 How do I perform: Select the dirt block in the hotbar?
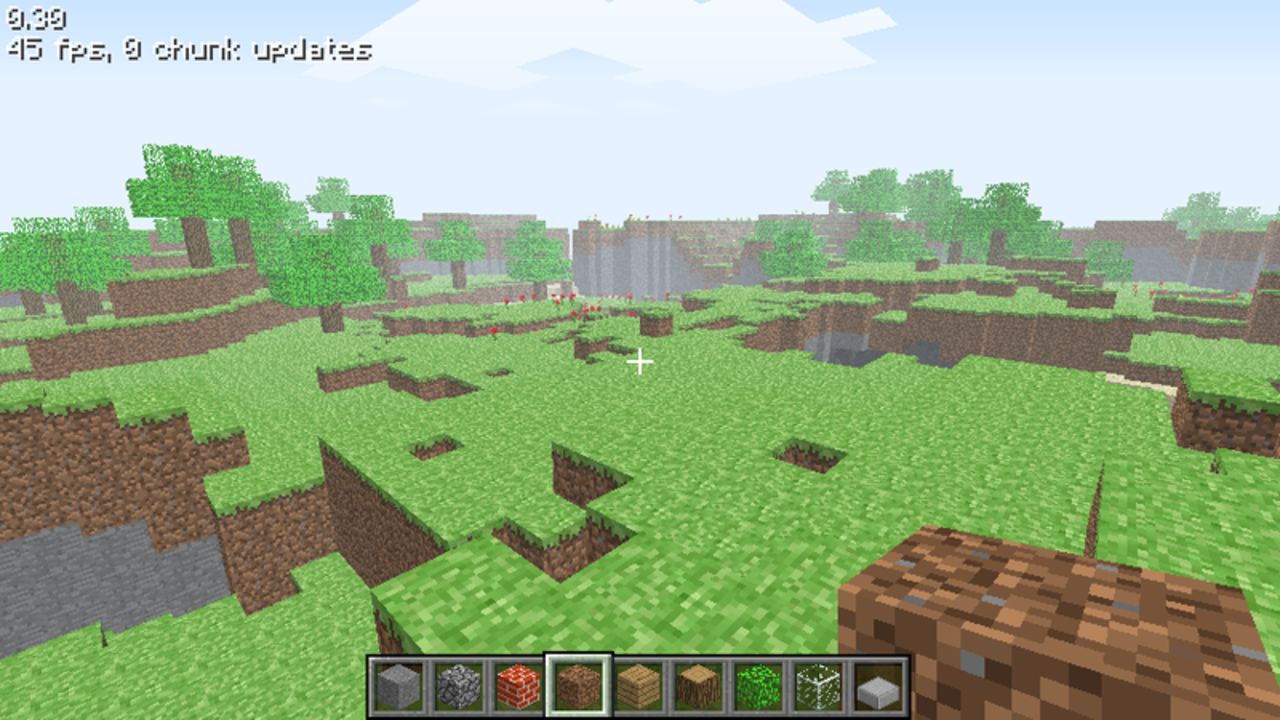pyautogui.click(x=576, y=688)
